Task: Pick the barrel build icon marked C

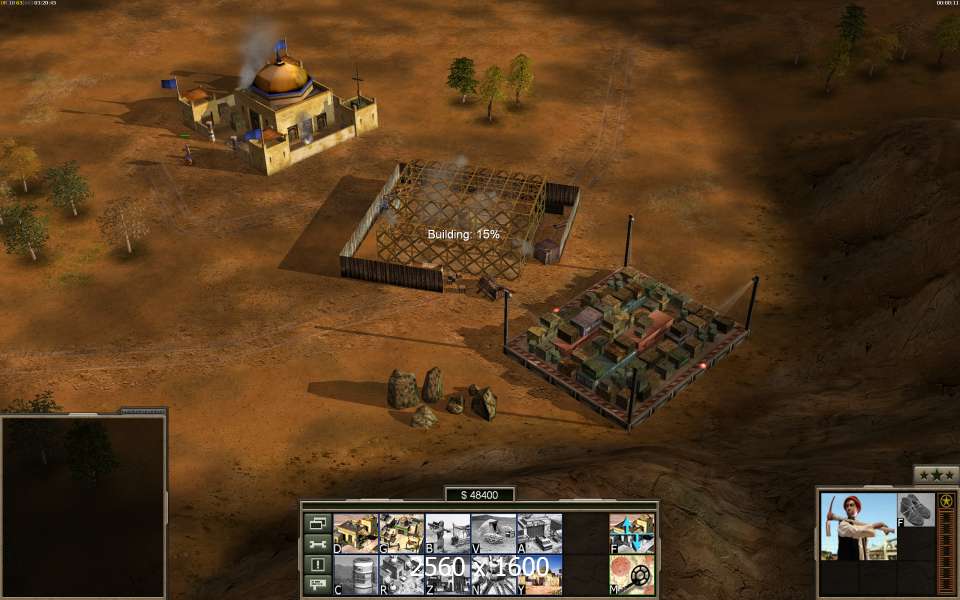Action: coord(354,575)
